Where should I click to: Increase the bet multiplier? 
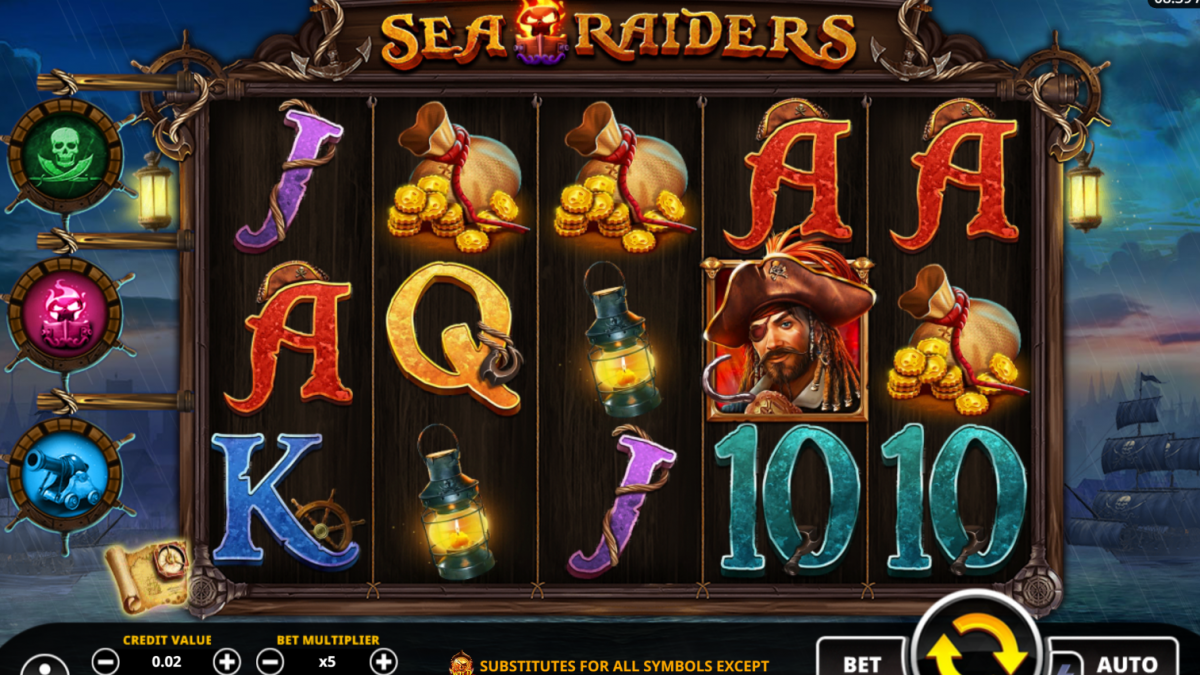383,661
